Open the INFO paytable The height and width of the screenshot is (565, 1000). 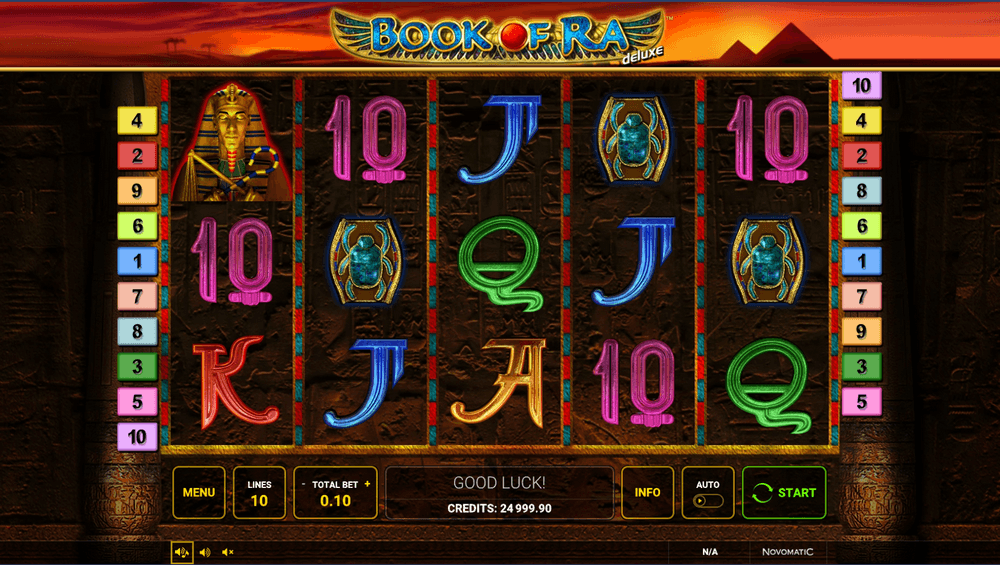point(647,492)
